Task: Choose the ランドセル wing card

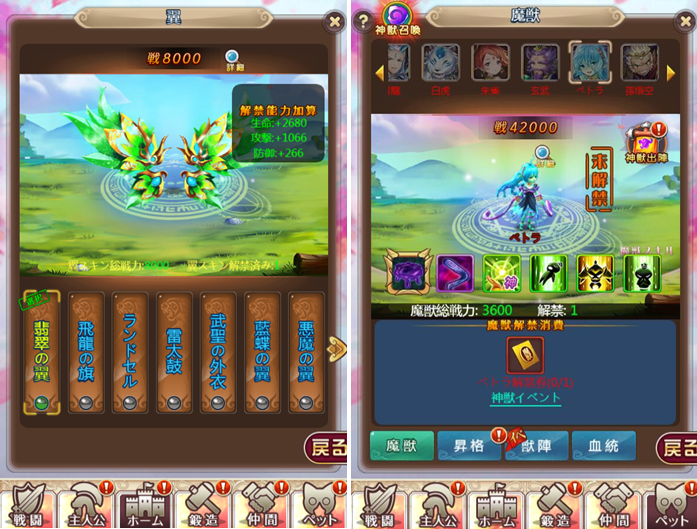Action: click(131, 352)
